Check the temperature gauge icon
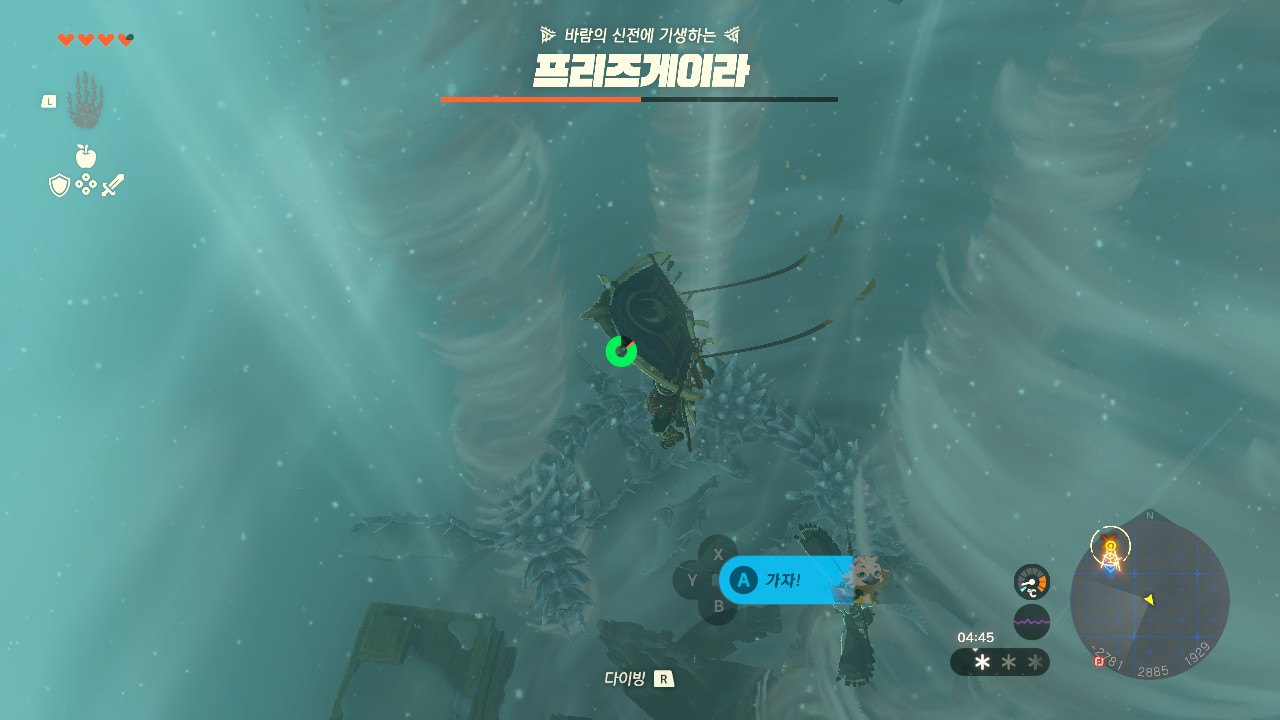1280x720 pixels. (x=1031, y=582)
